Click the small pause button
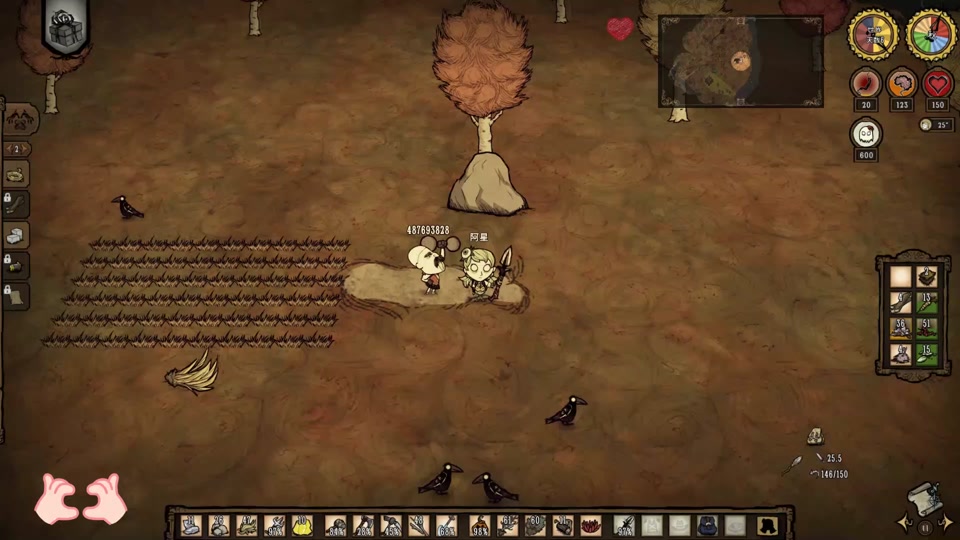The image size is (960, 540). click(x=925, y=526)
